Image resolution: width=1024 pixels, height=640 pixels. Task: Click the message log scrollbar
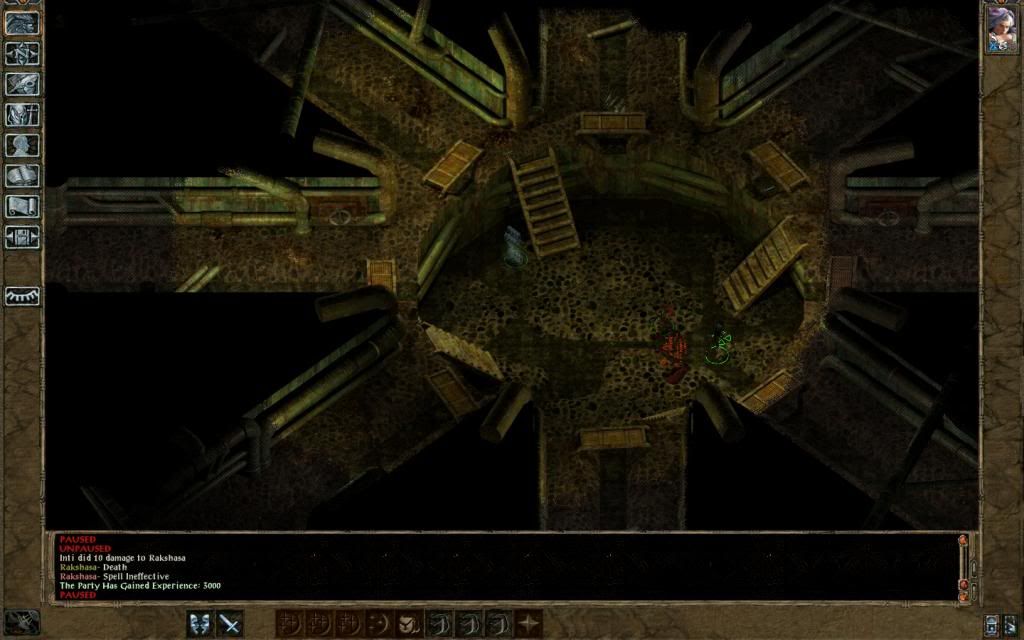click(x=963, y=566)
